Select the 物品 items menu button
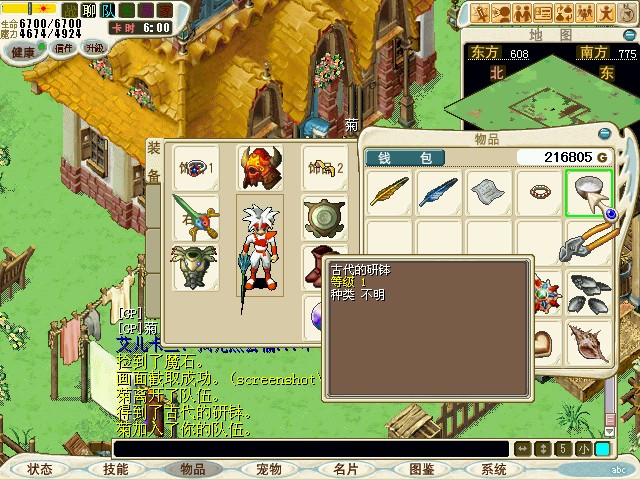Viewport: 640px width, 480px height. point(192,468)
